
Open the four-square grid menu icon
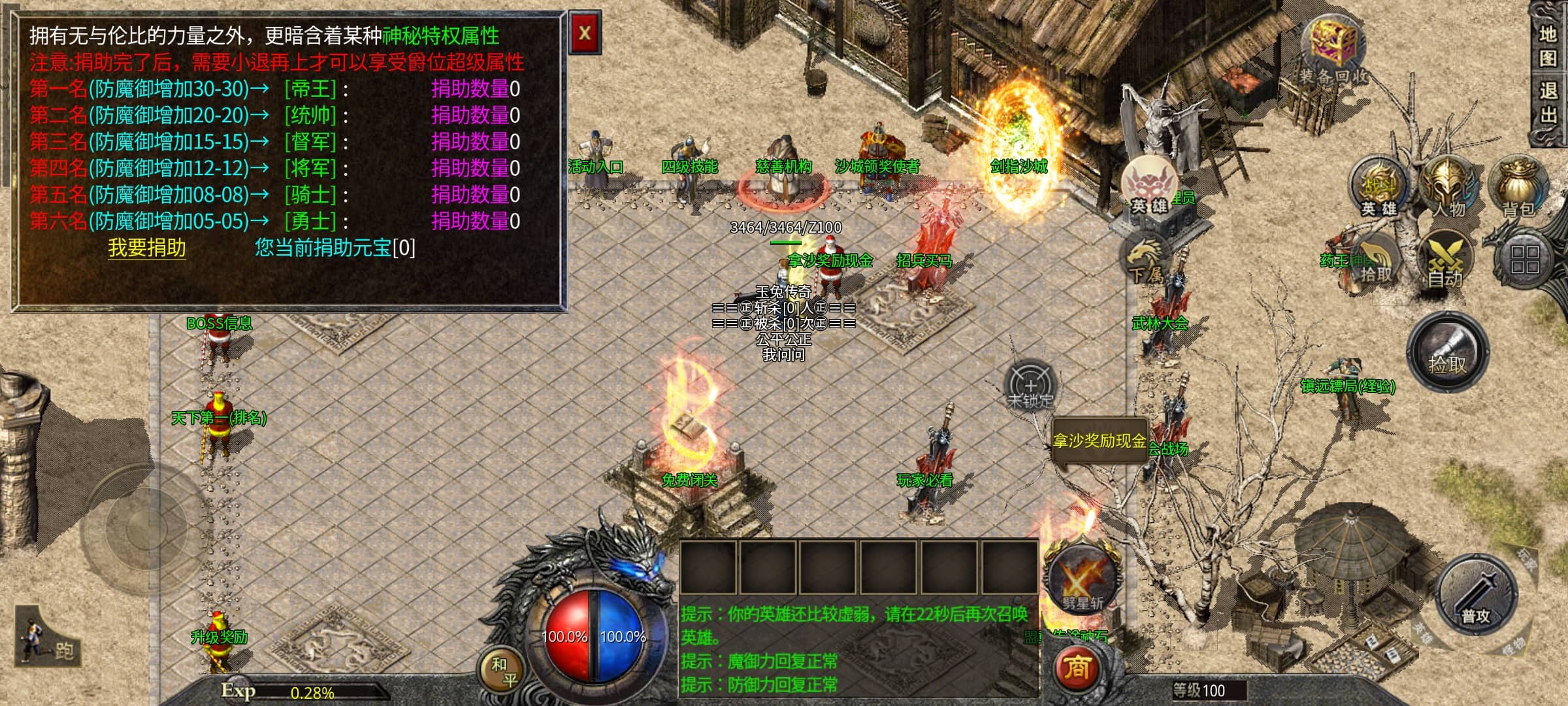(1525, 260)
